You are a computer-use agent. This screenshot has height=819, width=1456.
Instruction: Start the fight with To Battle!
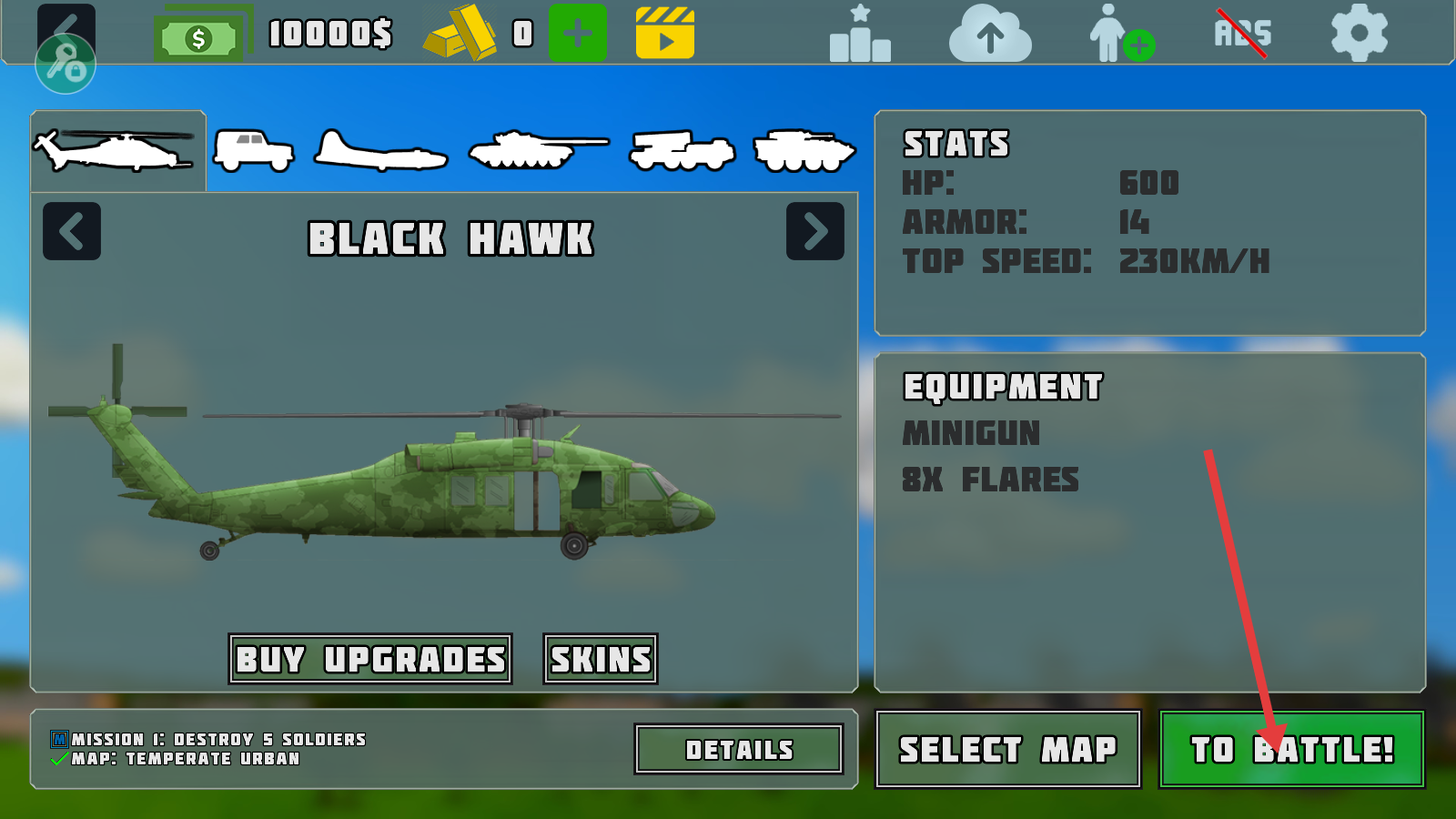[1291, 749]
